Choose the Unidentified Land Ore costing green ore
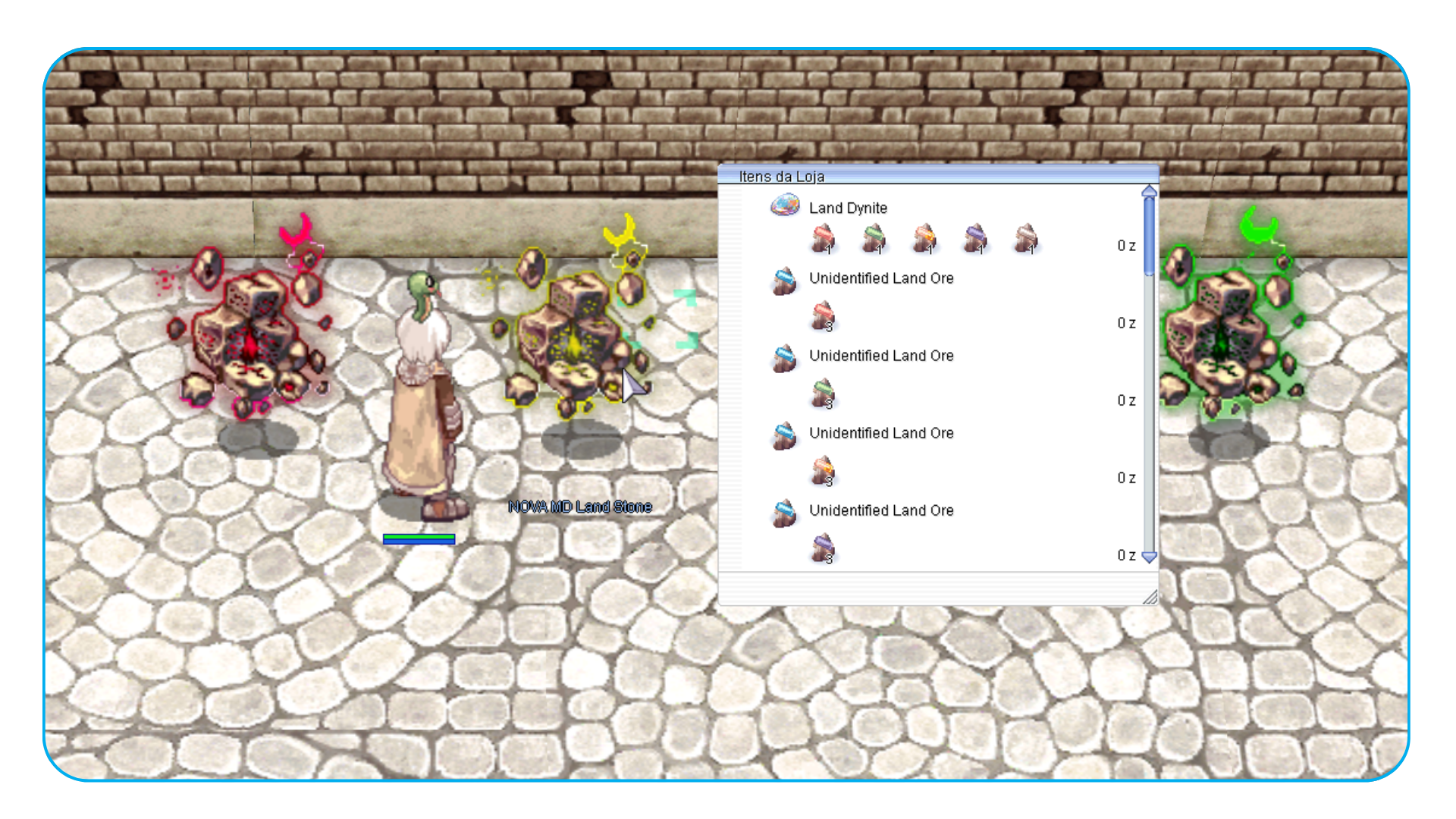 pyautogui.click(x=880, y=356)
